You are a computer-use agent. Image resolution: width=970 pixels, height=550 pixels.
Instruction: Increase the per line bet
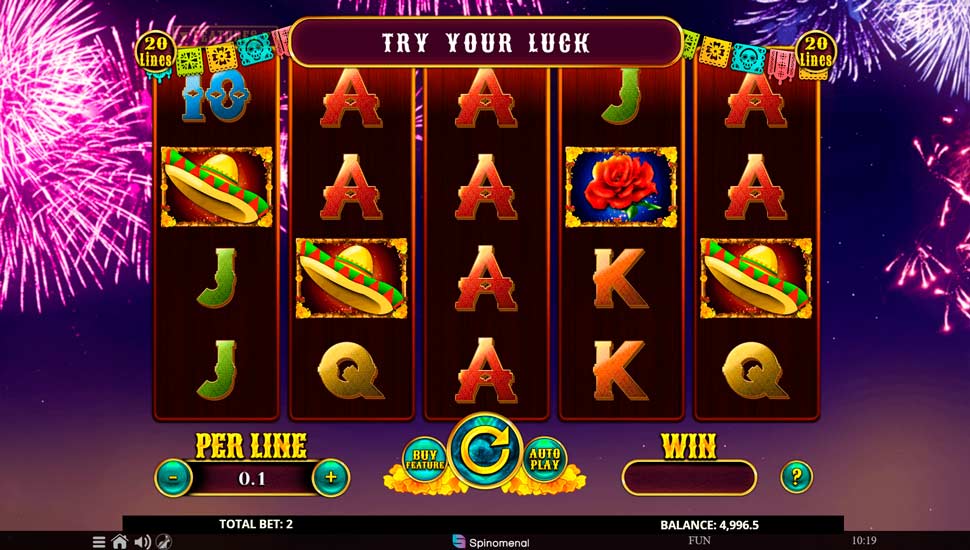pos(331,478)
